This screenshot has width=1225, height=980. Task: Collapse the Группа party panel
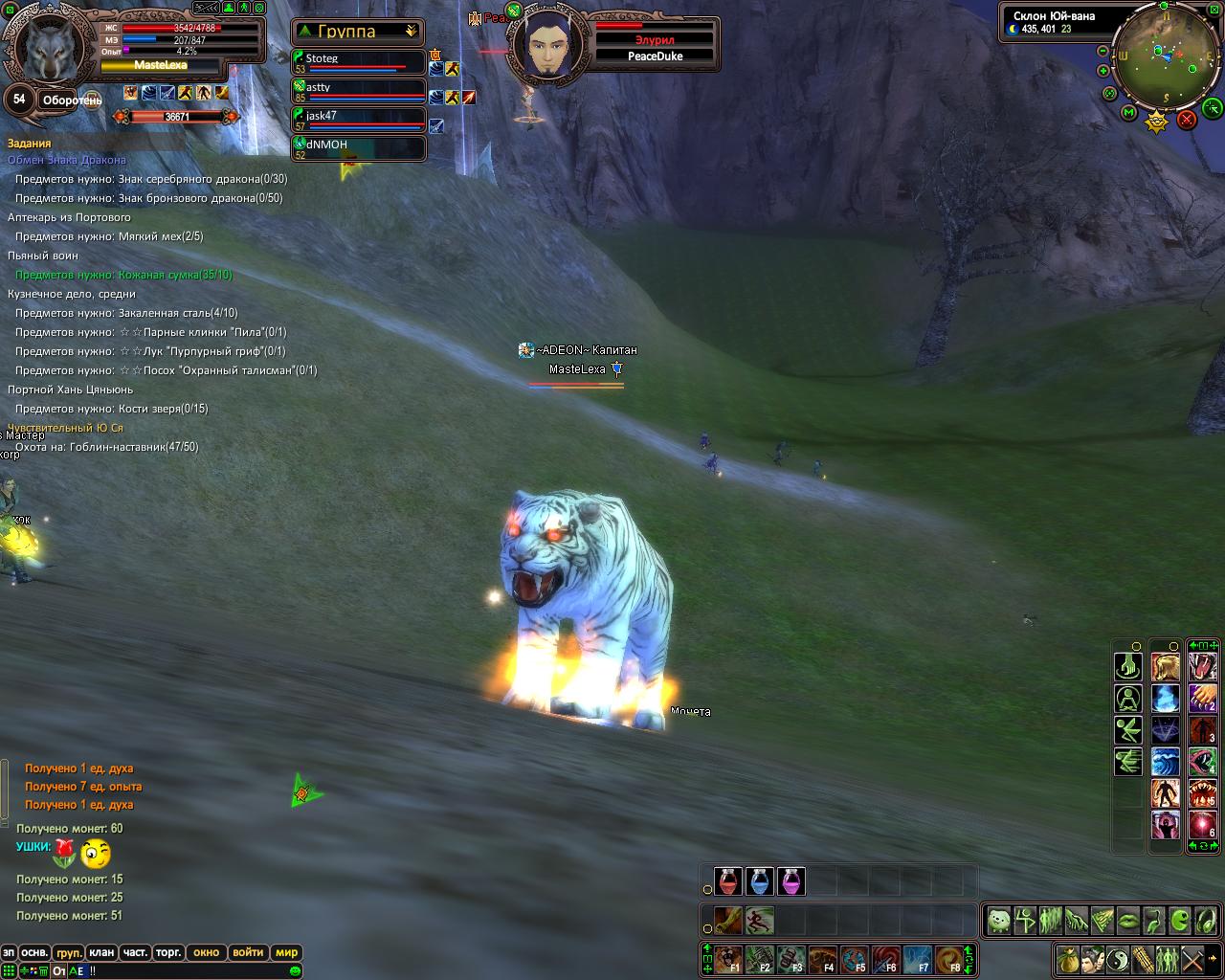(x=412, y=32)
